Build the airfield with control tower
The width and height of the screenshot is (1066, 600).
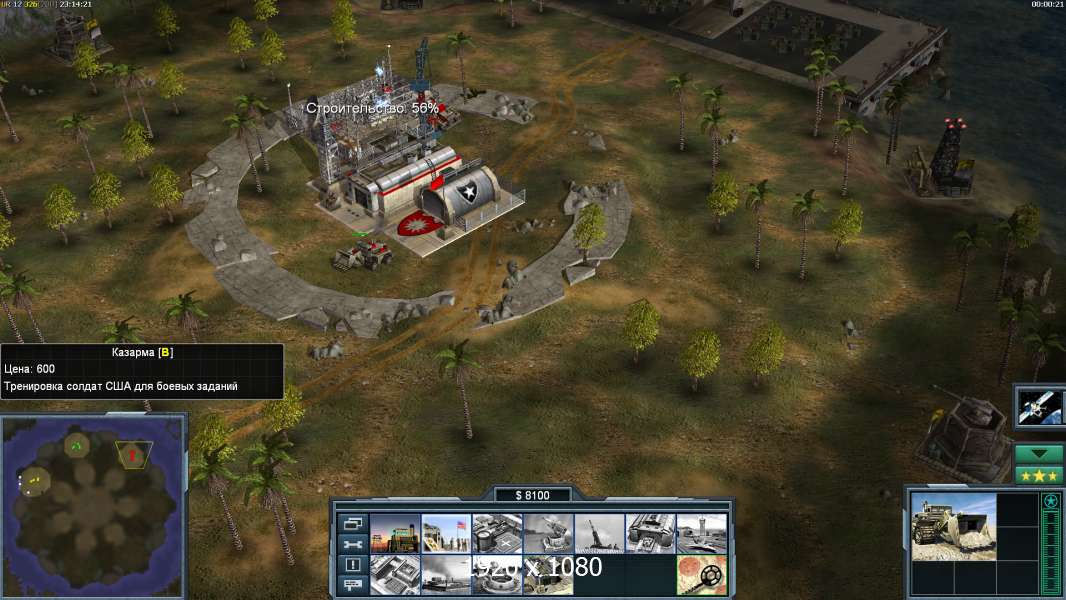click(x=701, y=533)
